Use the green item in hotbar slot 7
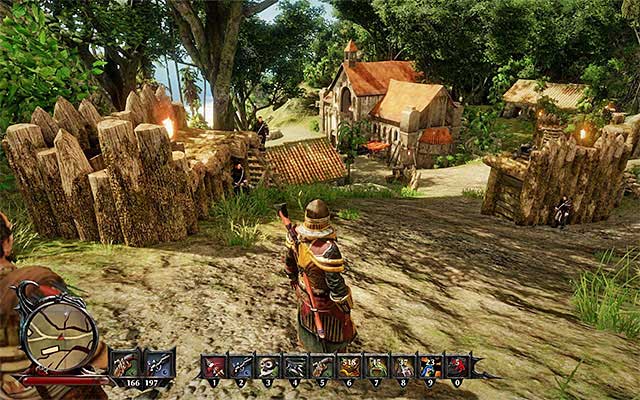 (x=376, y=366)
